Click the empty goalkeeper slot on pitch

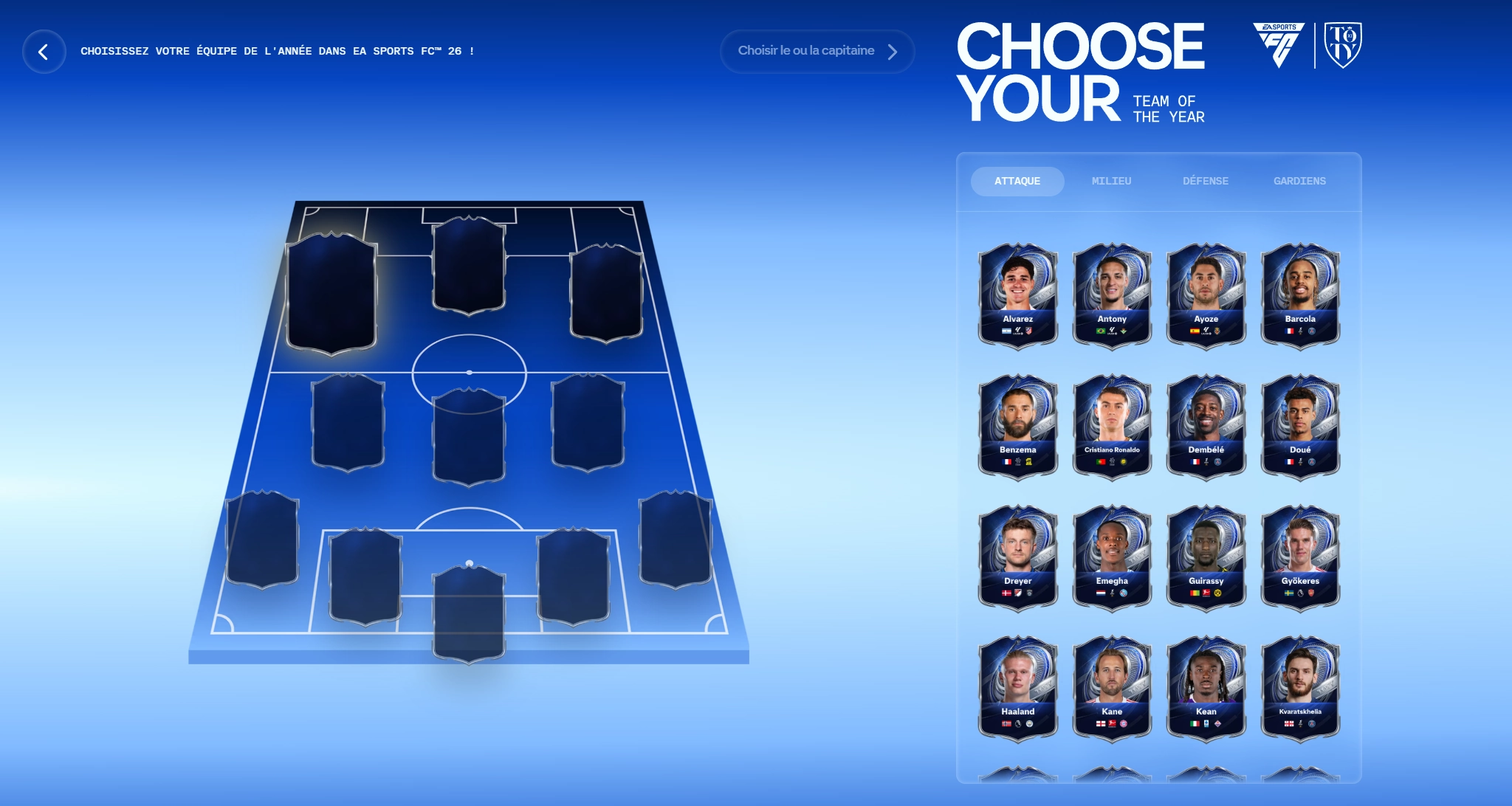pos(469,613)
